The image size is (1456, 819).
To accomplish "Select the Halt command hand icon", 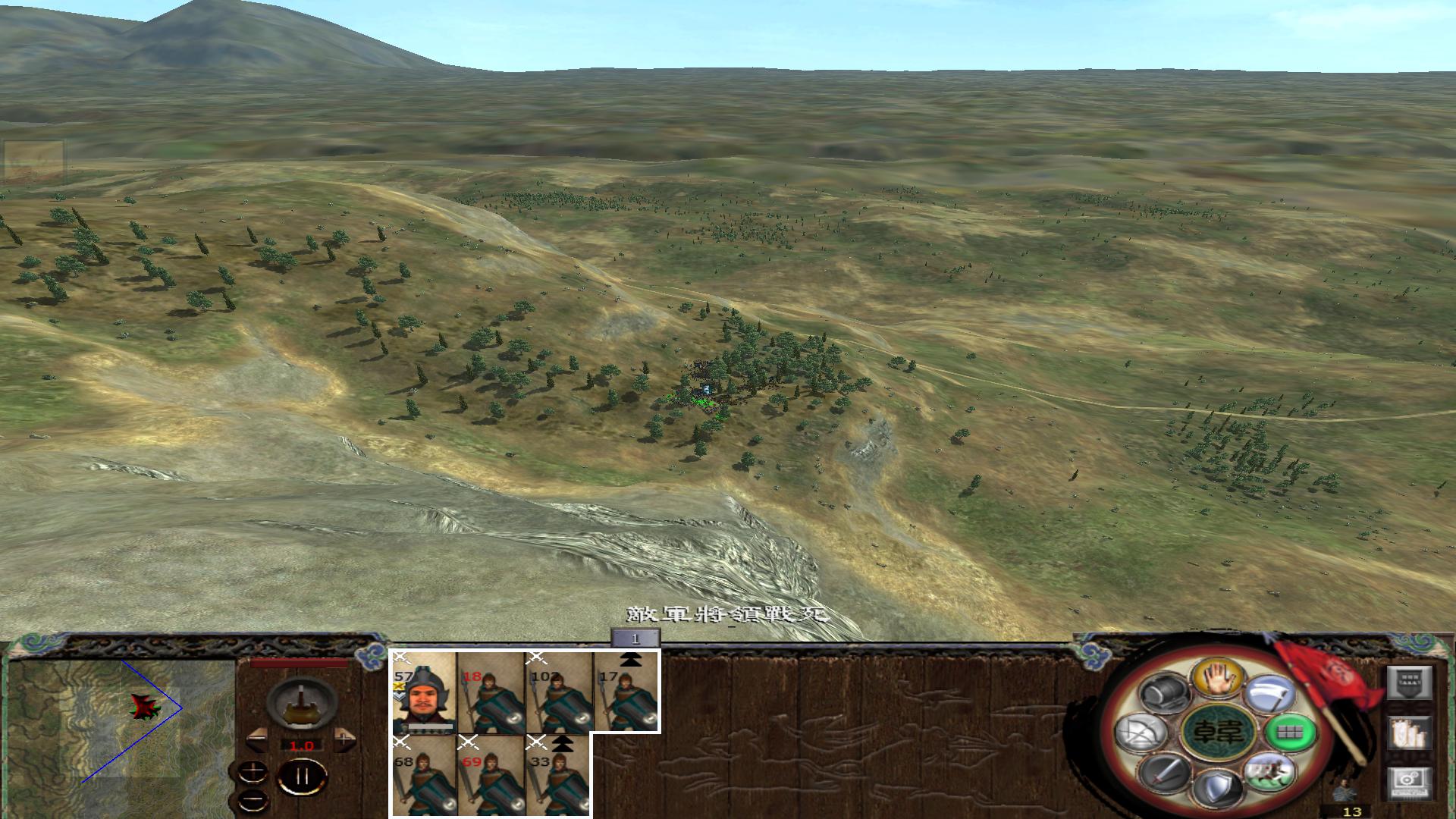I will (x=1218, y=679).
